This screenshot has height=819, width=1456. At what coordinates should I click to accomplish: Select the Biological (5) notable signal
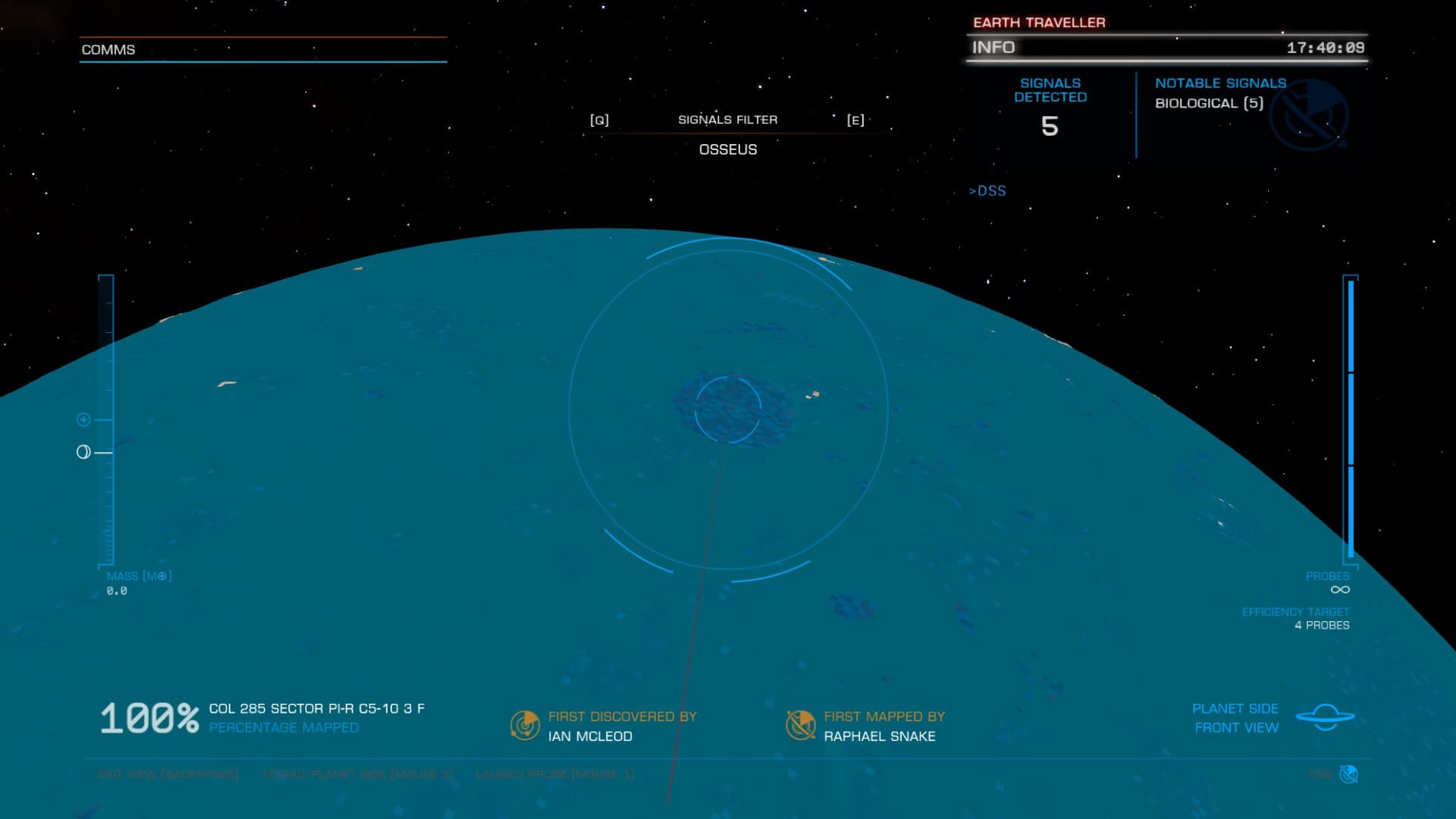[1209, 103]
